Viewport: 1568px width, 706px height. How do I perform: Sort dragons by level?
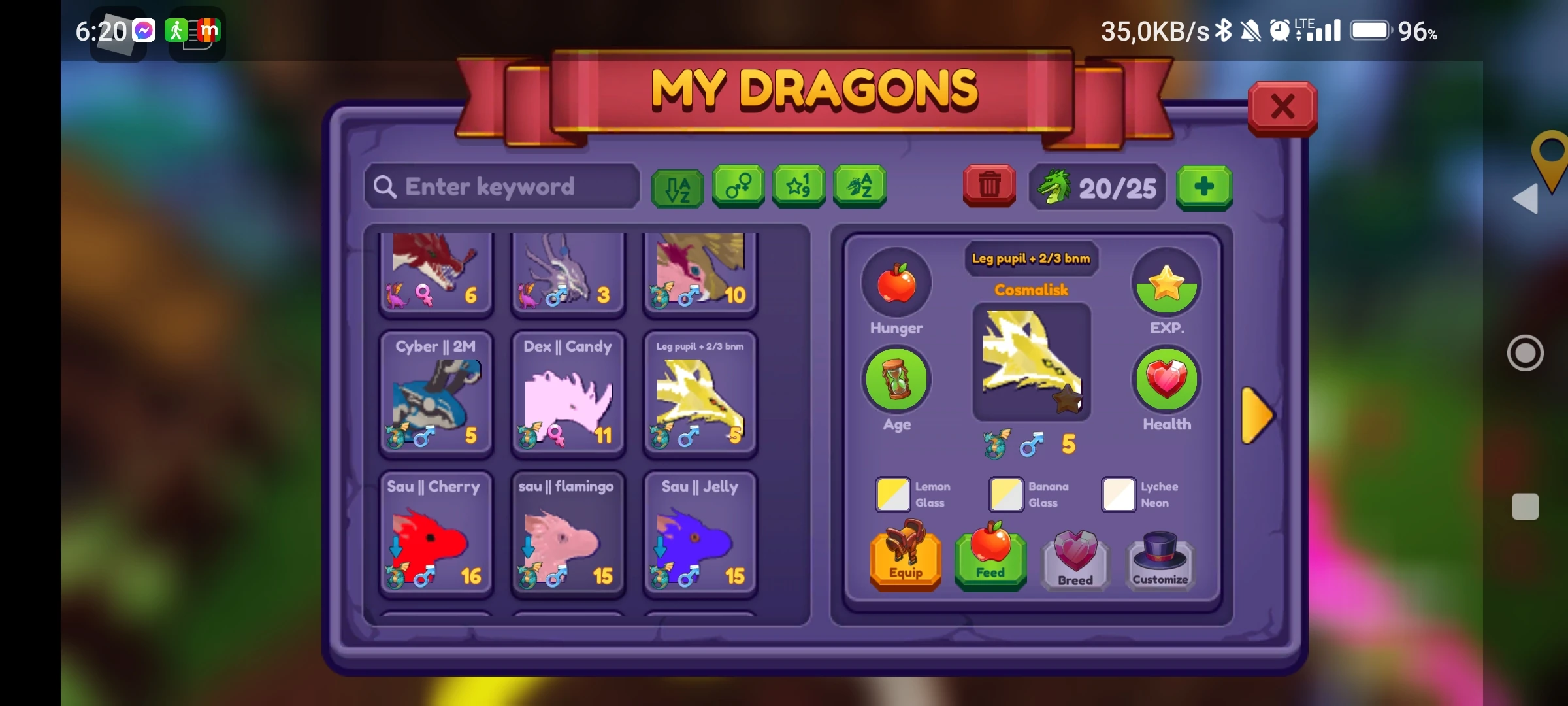tap(798, 188)
